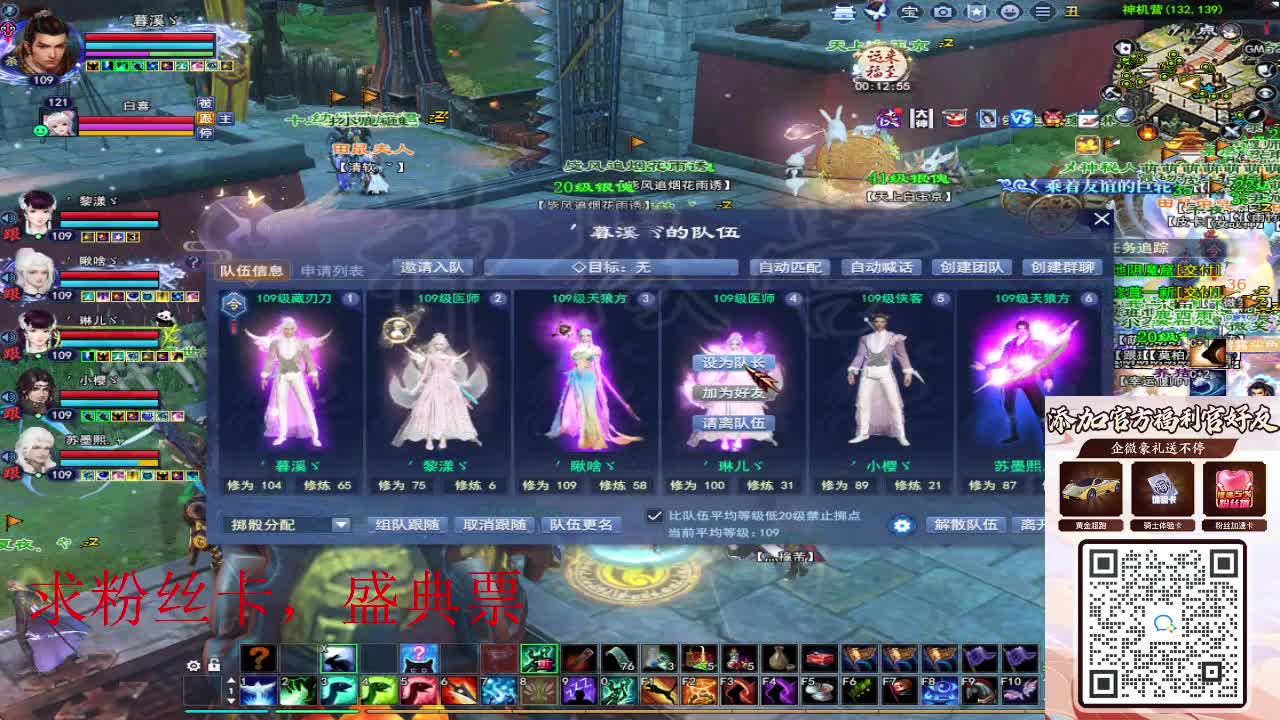Click the question mark item slot on the hotbar
Image resolution: width=1280 pixels, height=720 pixels.
point(258,655)
